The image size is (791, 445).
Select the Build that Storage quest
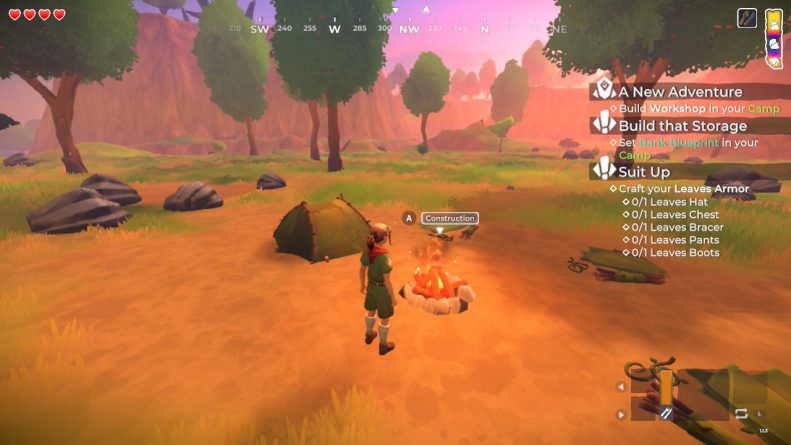[x=681, y=126]
